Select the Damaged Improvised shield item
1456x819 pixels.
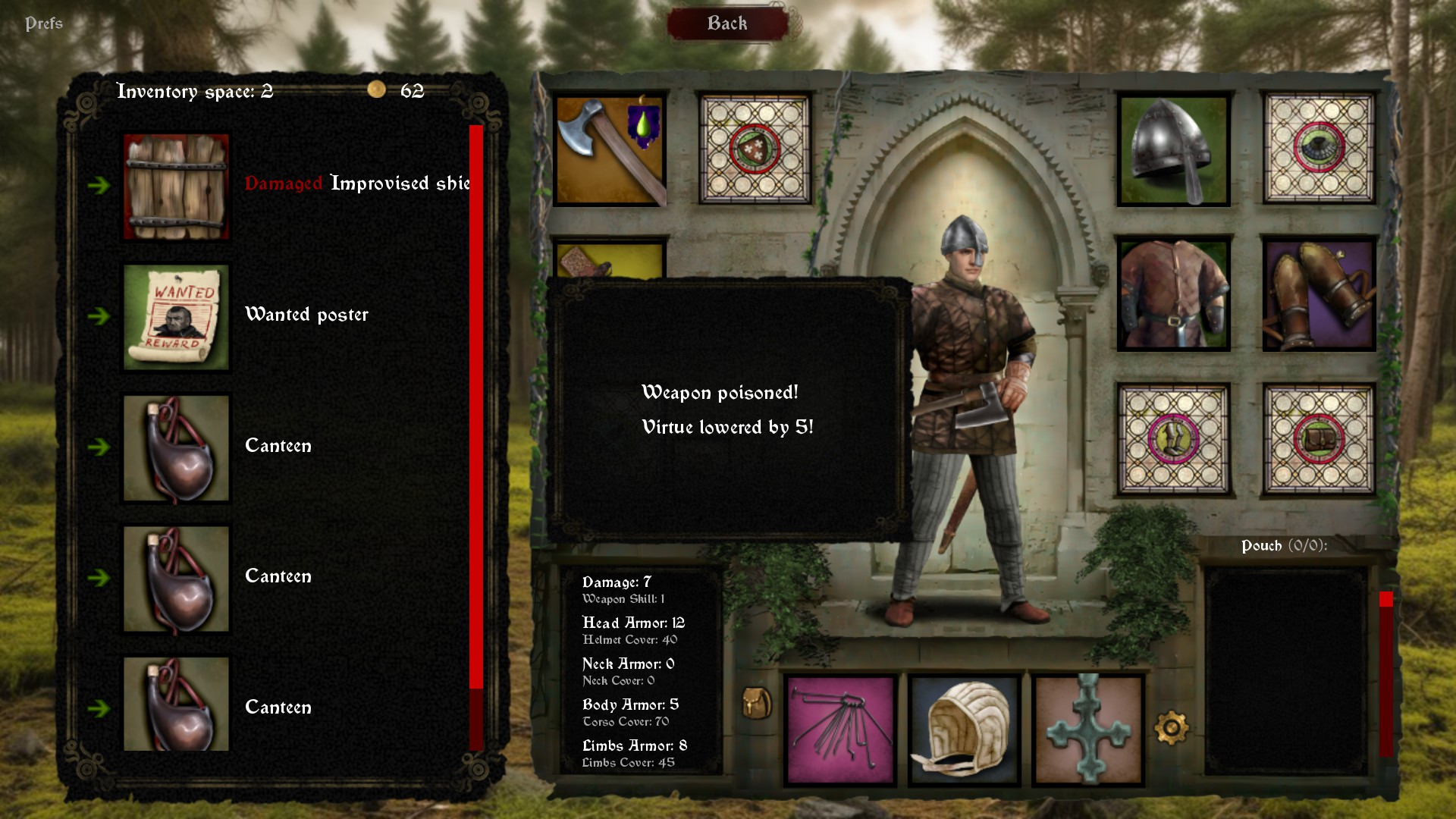(176, 186)
